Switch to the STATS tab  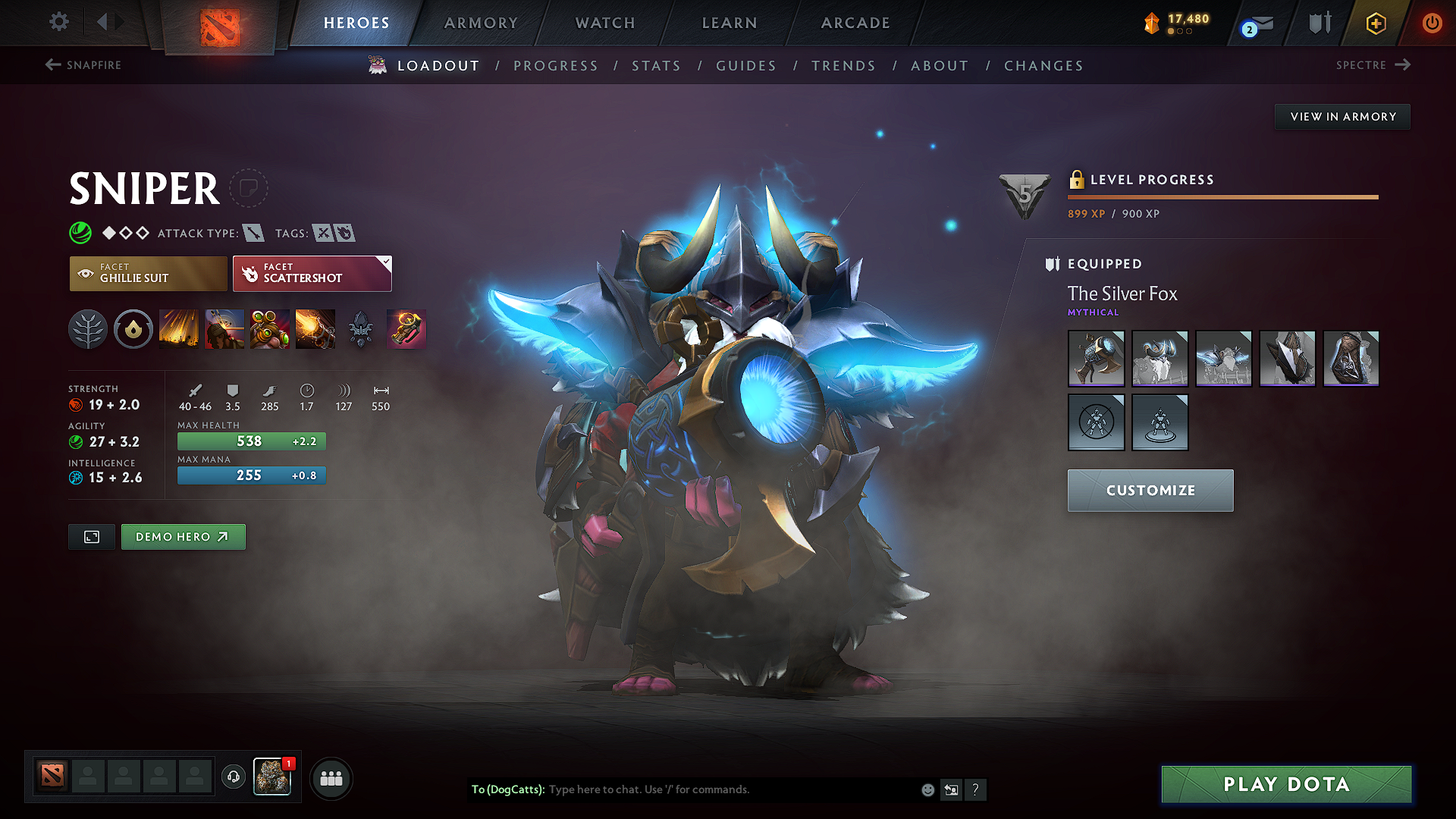656,65
